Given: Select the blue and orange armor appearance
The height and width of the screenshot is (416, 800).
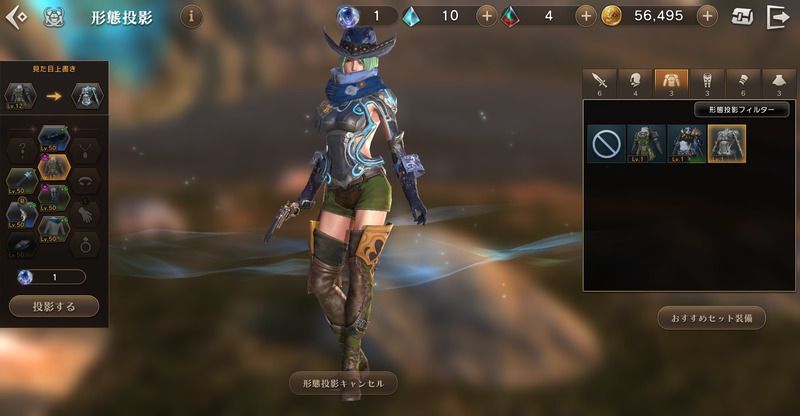Looking at the screenshot, I should coord(685,144).
